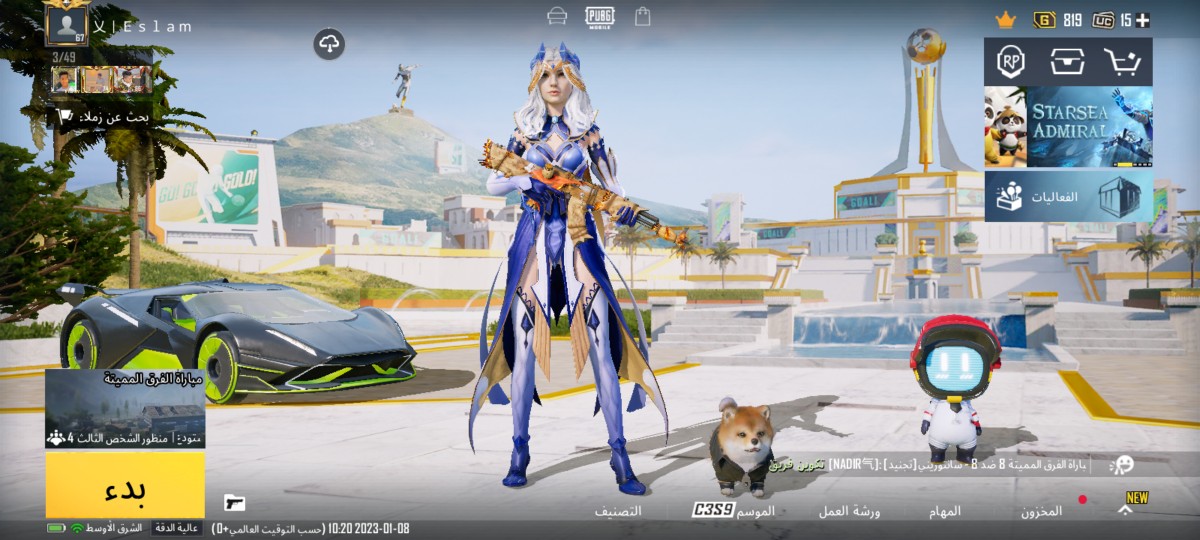Open the shopping bag icon at top
The height and width of the screenshot is (540, 1200).
point(642,16)
